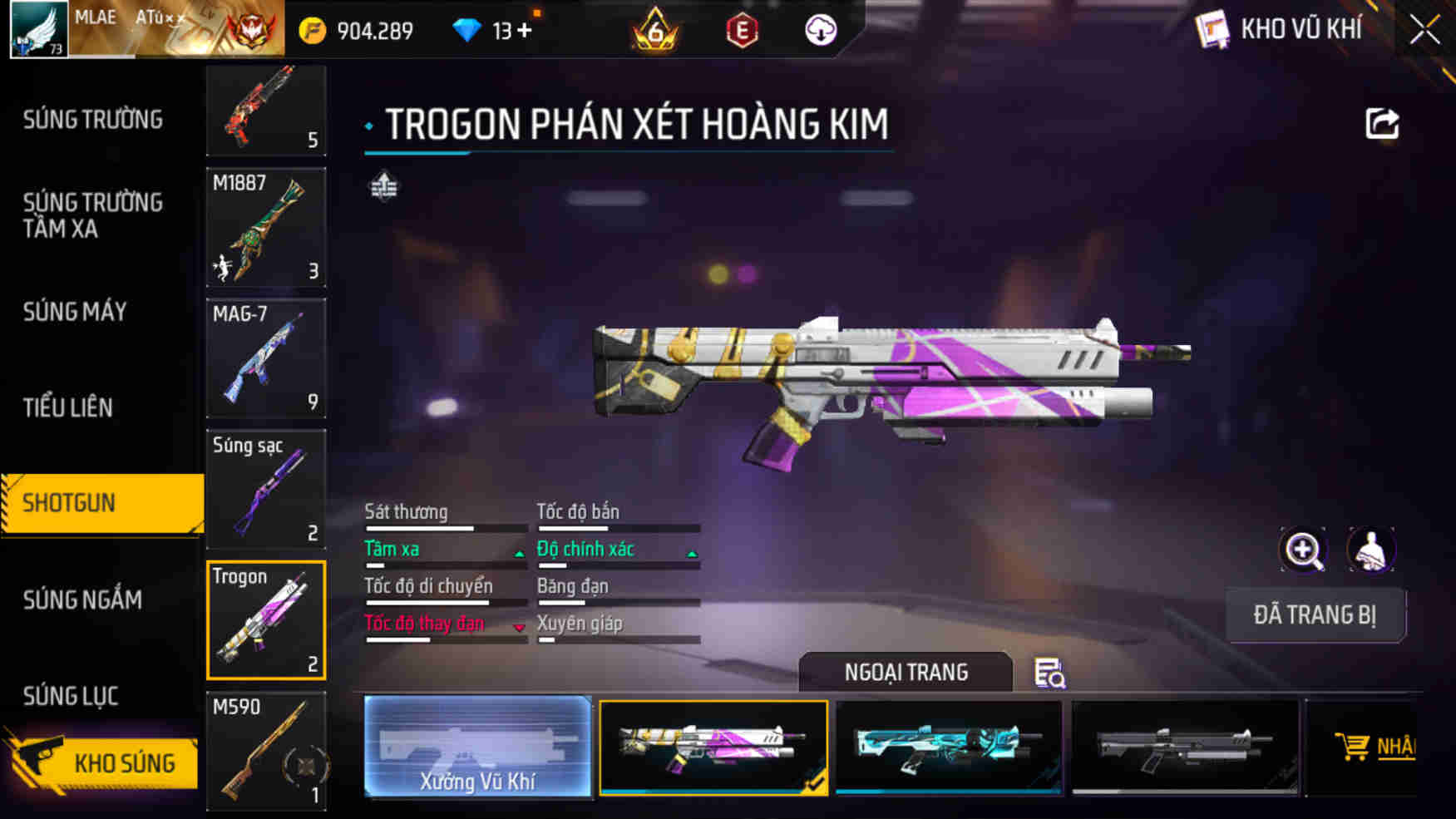Switch to the NGOẠI TRANG tab
Image resolution: width=1456 pixels, height=819 pixels.
[906, 673]
